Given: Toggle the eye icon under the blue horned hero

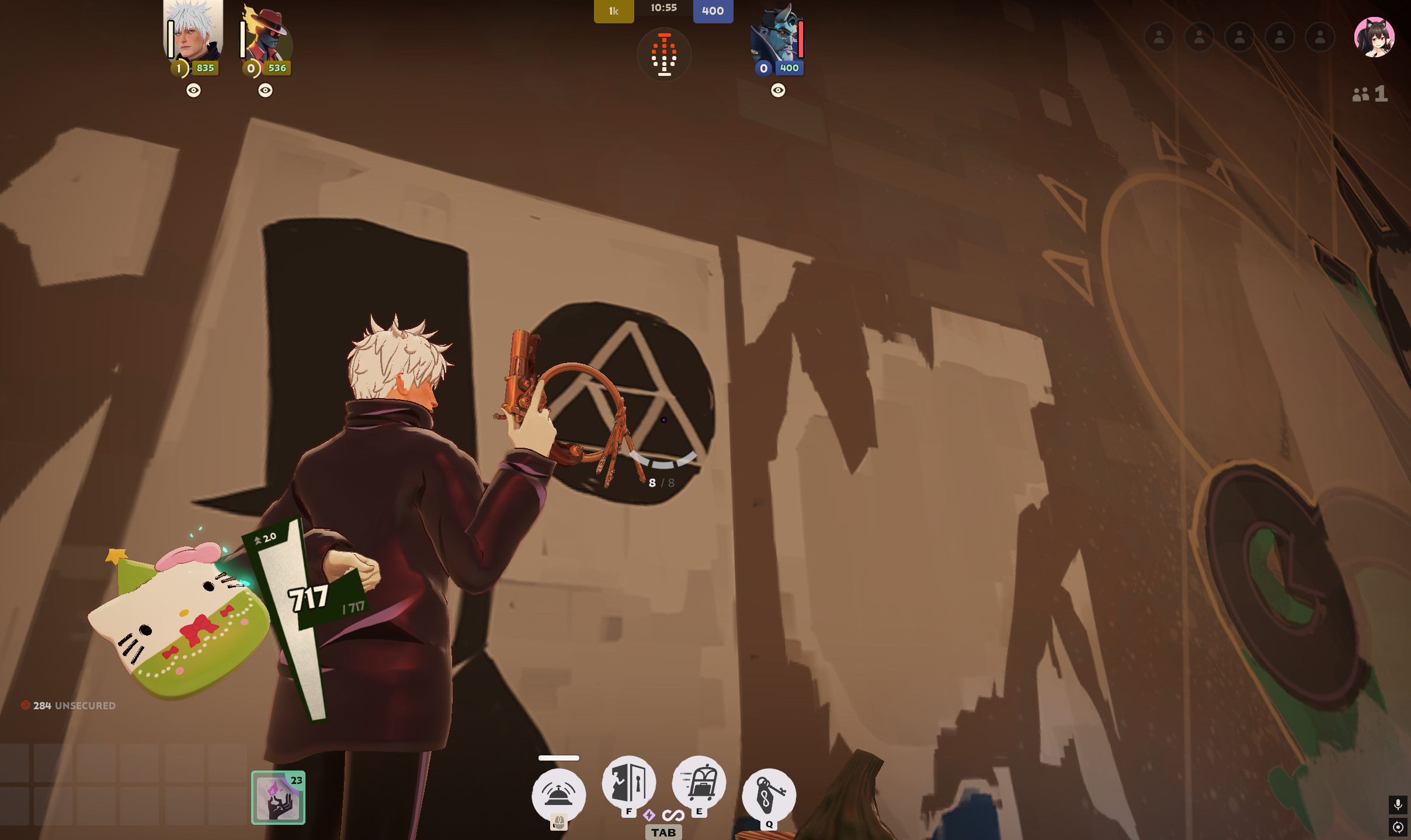Looking at the screenshot, I should point(778,90).
